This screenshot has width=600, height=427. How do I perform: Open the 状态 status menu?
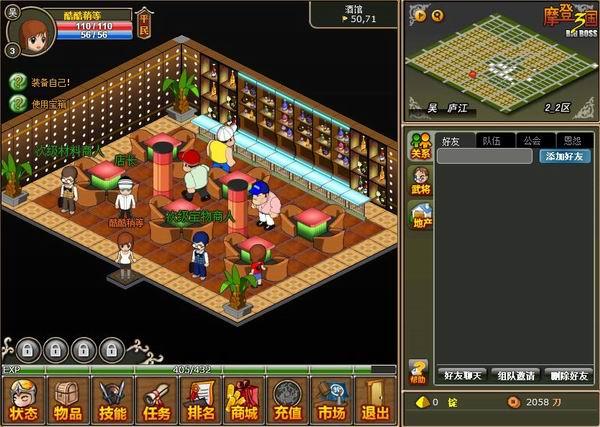(x=23, y=401)
